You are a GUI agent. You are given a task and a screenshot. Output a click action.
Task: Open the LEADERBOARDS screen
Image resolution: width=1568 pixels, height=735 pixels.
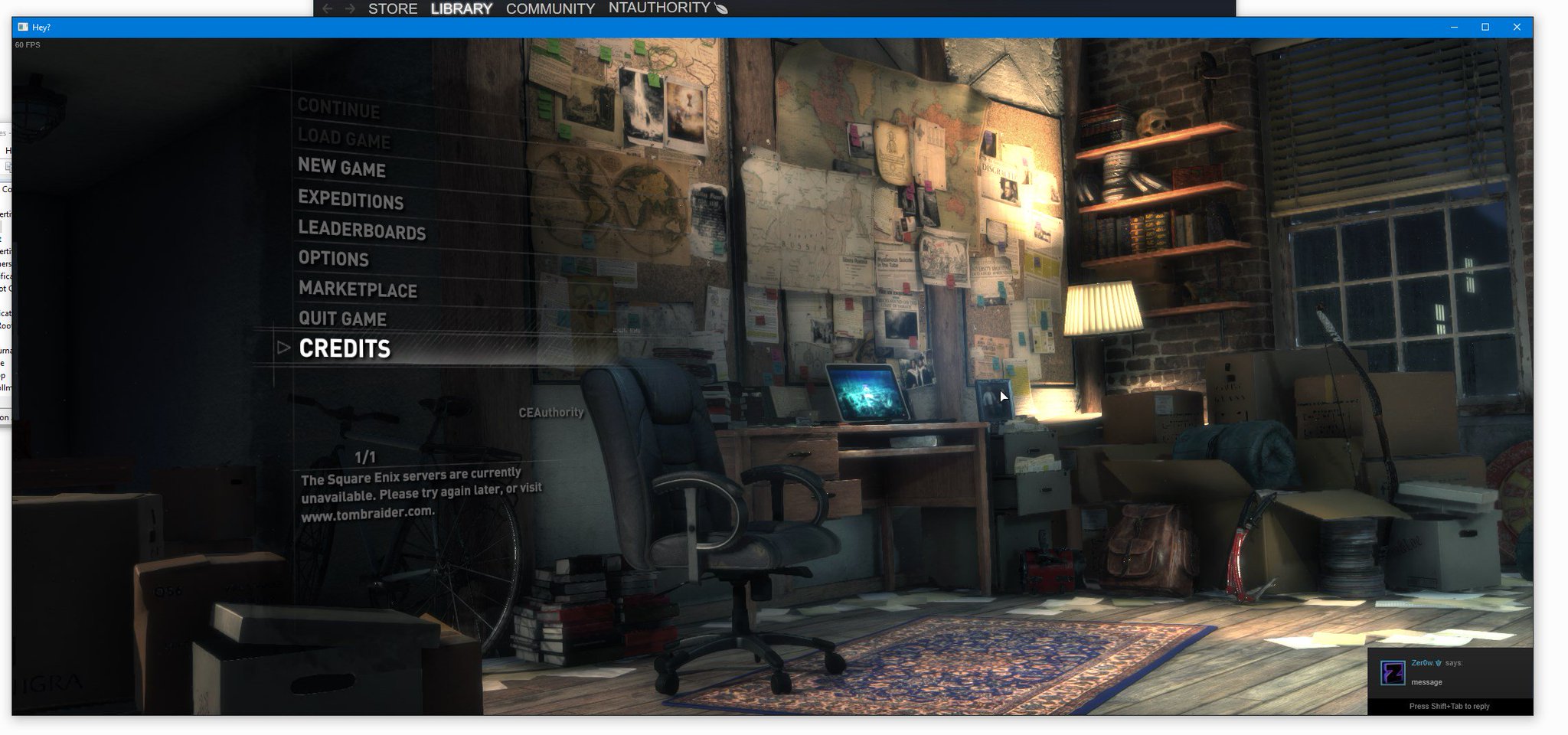click(364, 232)
